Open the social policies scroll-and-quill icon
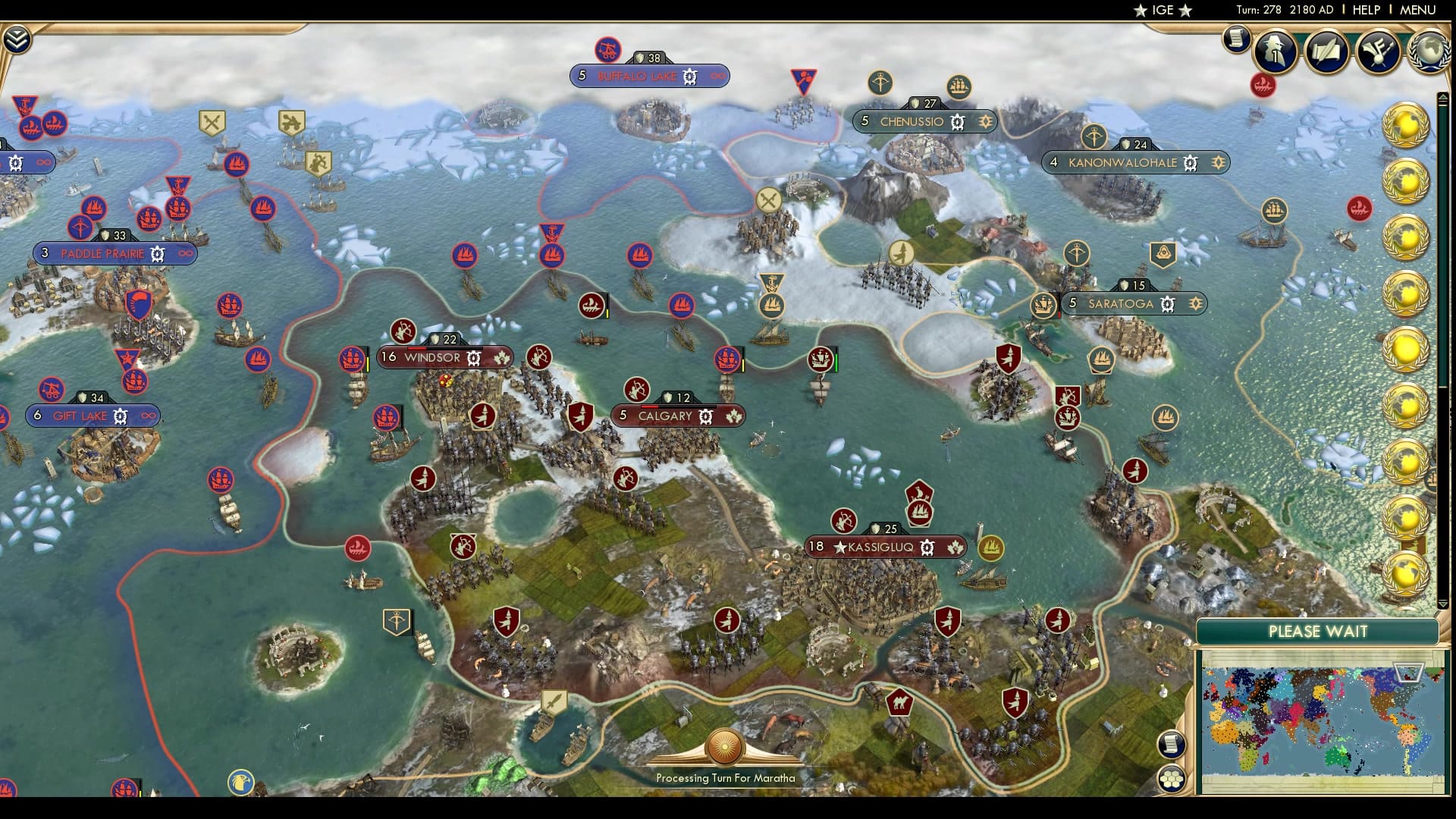Screen dimensions: 1456x819 [1329, 52]
